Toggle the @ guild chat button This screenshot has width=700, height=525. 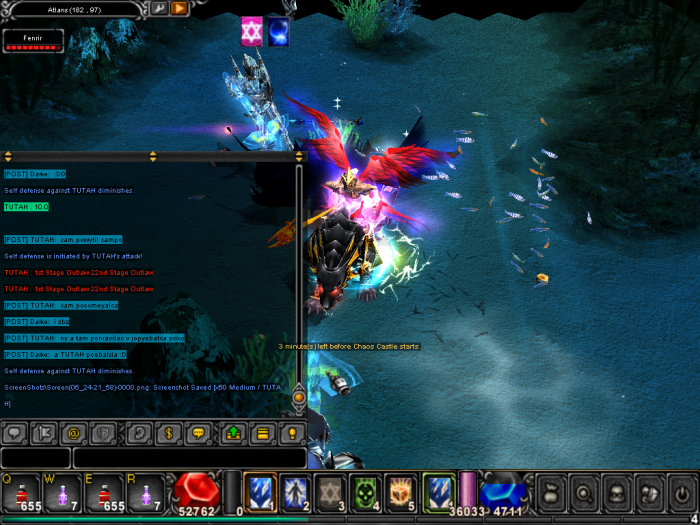[x=72, y=434]
